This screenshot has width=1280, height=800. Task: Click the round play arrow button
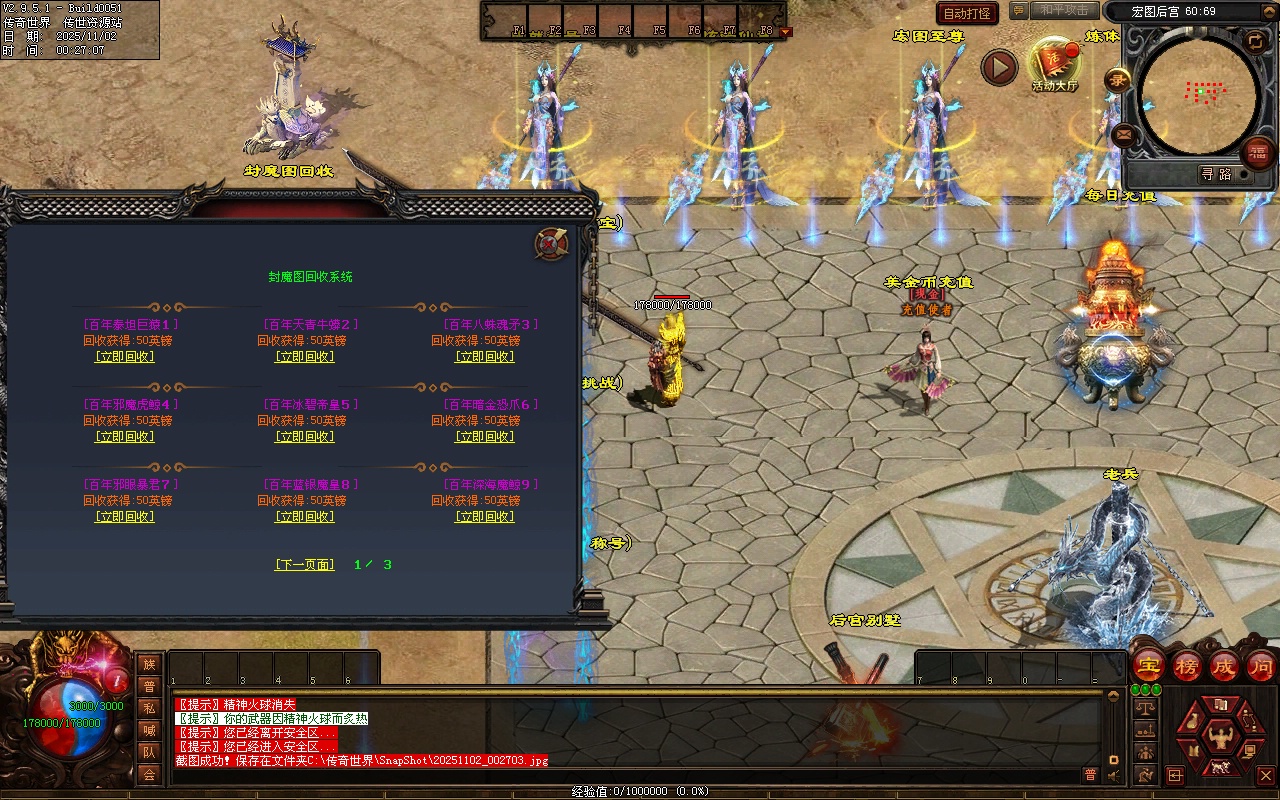998,67
